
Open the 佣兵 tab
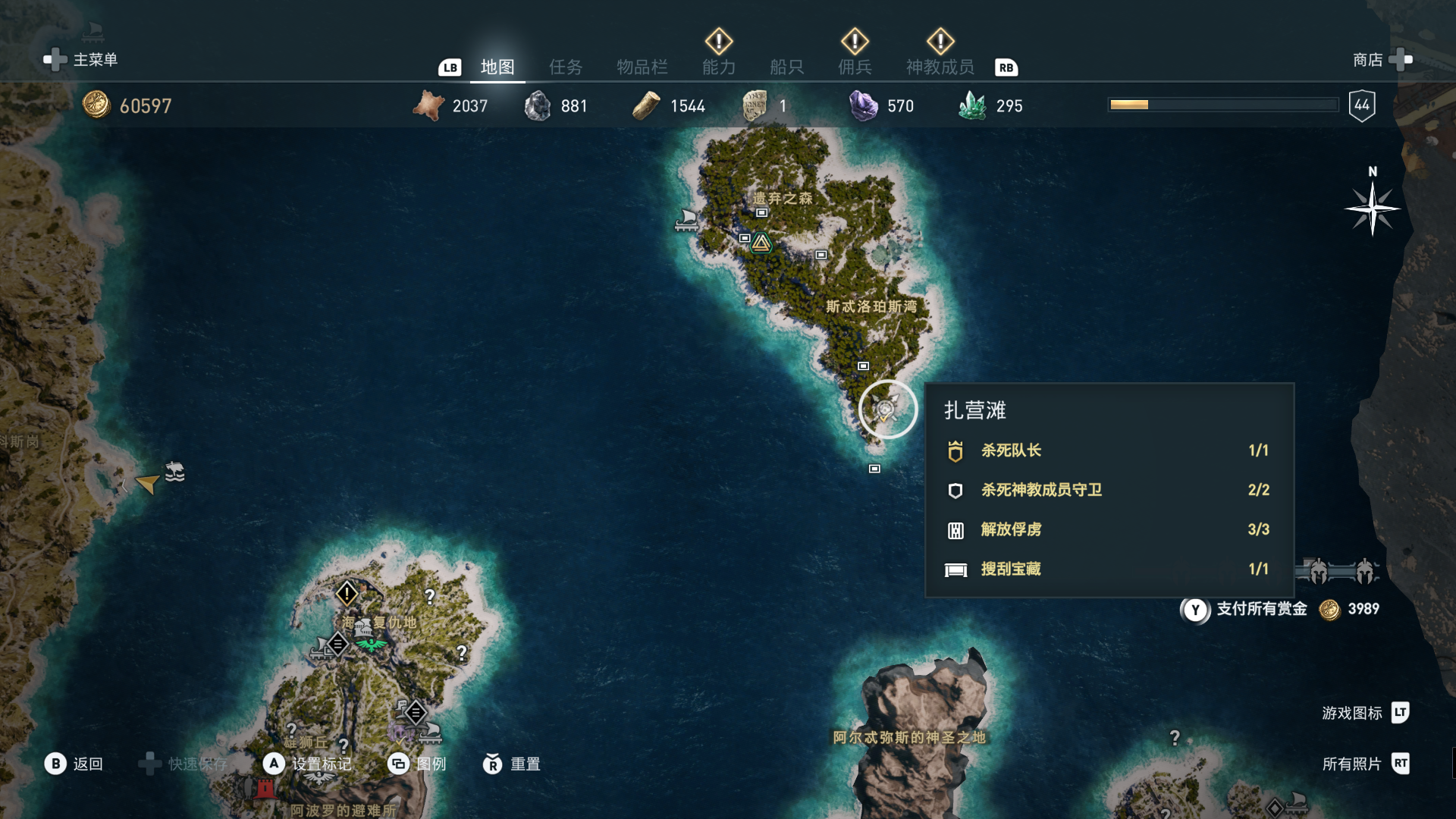pos(855,67)
